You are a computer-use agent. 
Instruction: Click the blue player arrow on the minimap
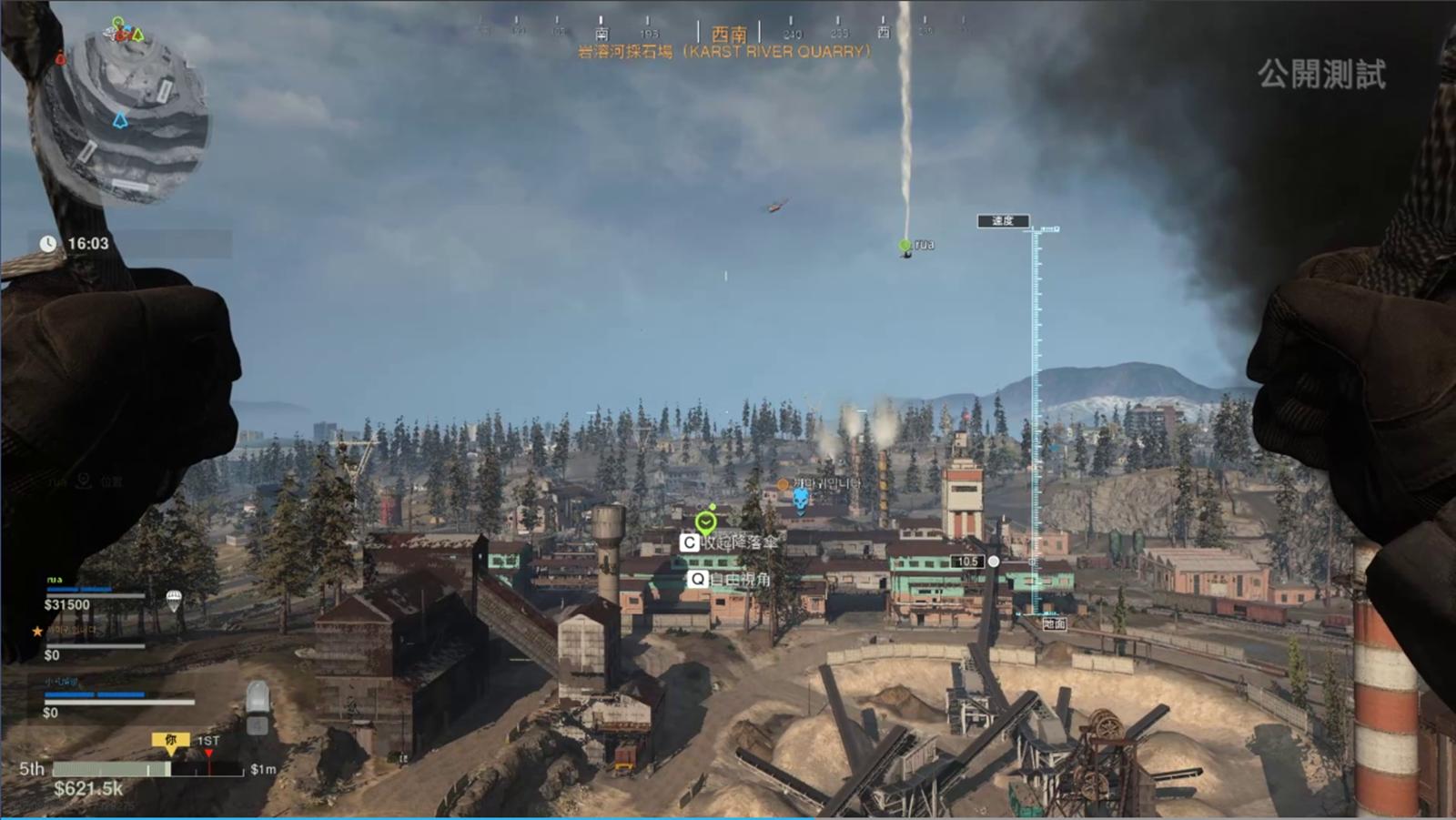point(120,119)
